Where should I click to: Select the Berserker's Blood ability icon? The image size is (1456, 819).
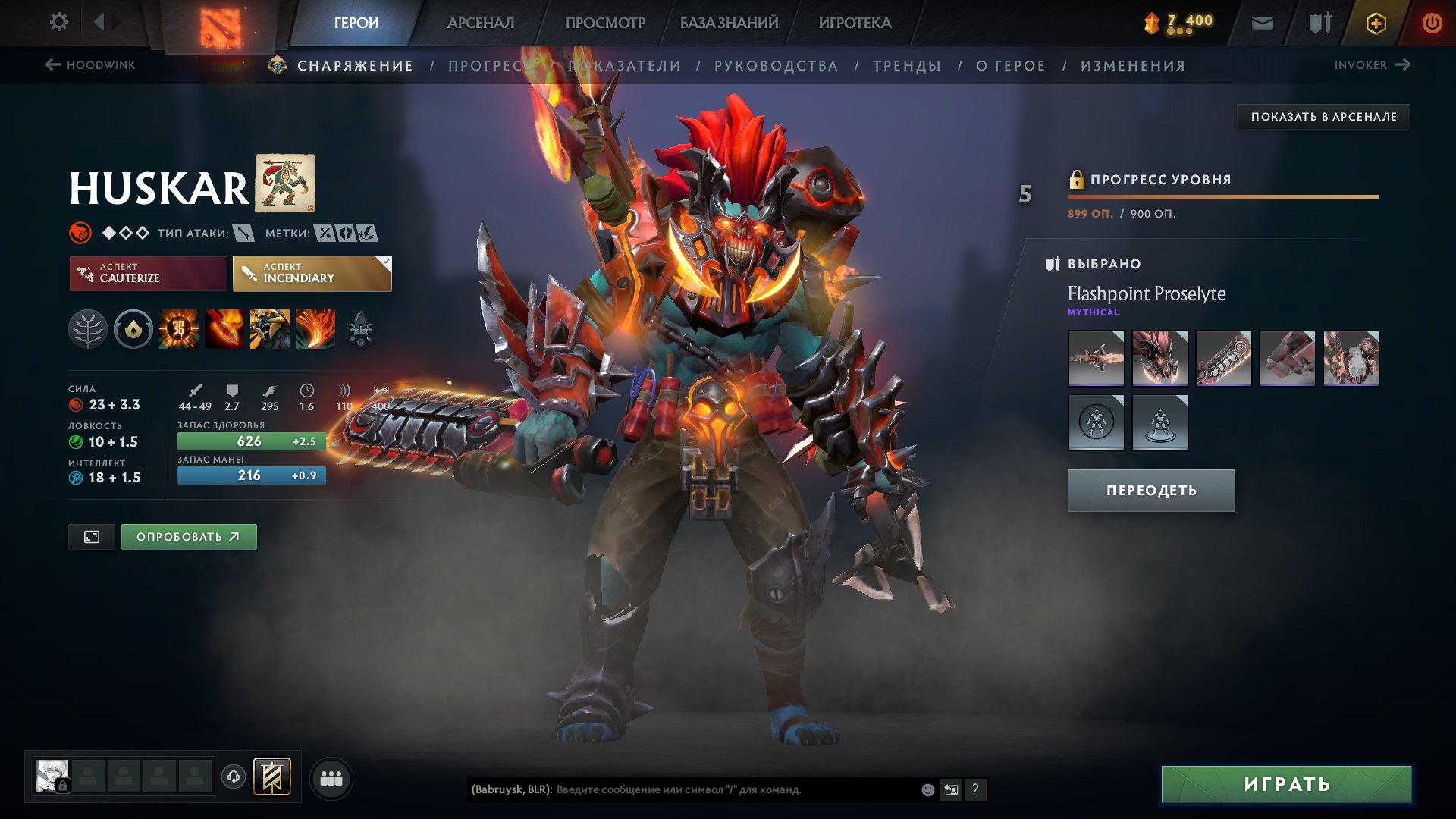pos(268,328)
